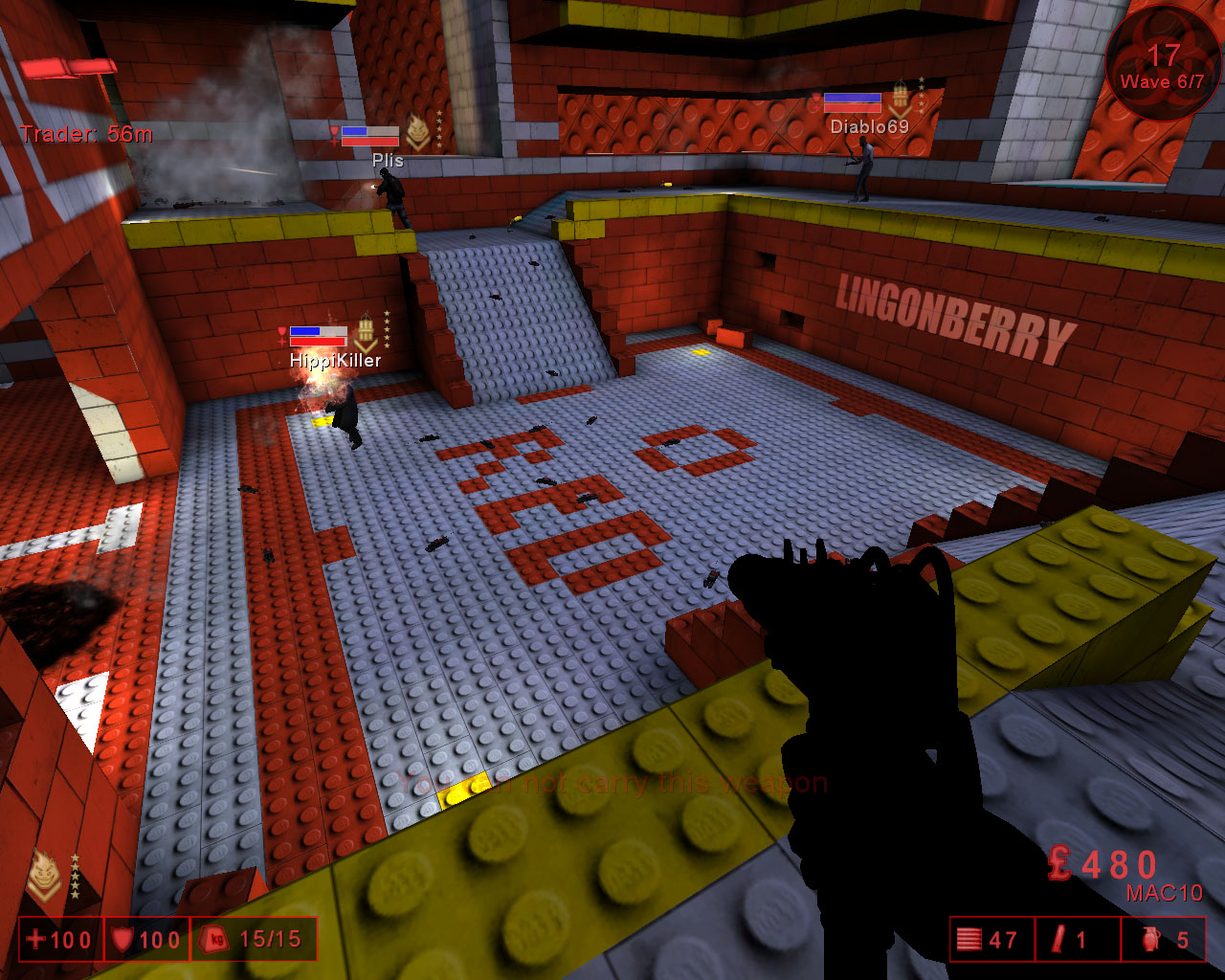Click the biohazard wave counter emblem
This screenshot has height=980, width=1225.
[x=1162, y=63]
